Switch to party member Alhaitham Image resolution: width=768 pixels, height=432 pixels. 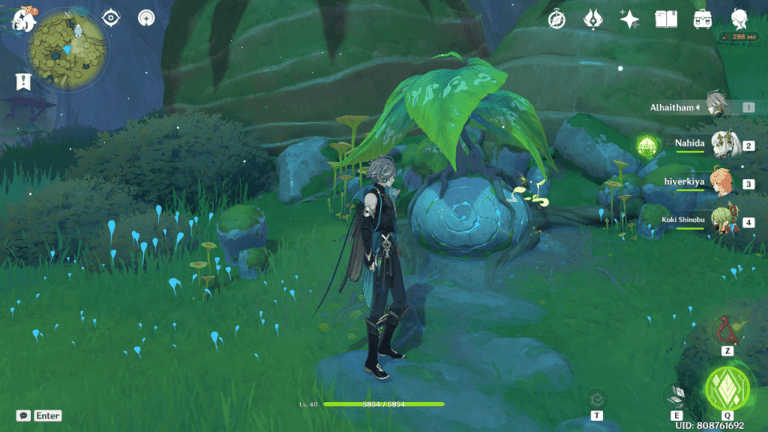click(x=716, y=105)
